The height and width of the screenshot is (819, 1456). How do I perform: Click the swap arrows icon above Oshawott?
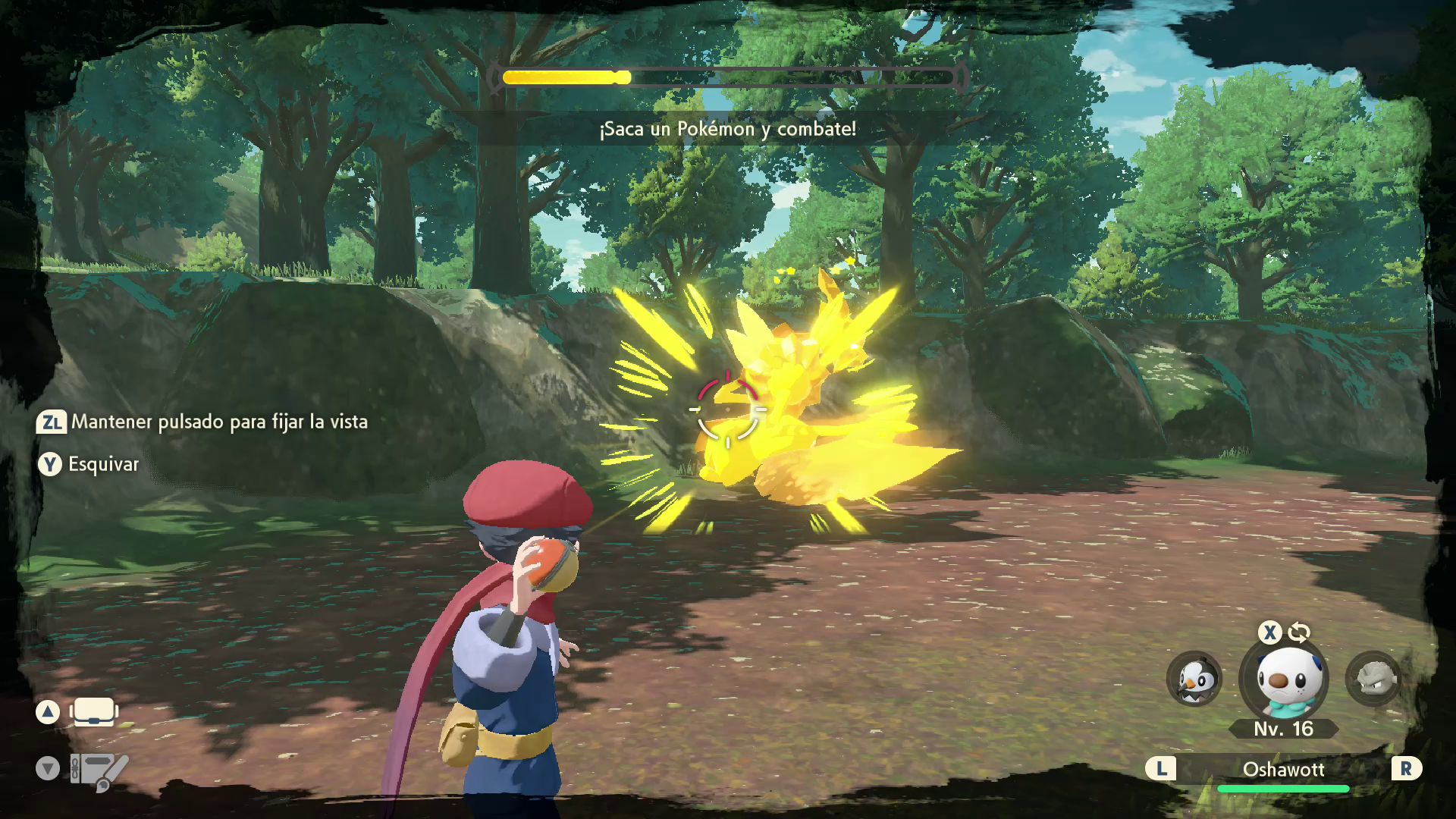[1299, 632]
